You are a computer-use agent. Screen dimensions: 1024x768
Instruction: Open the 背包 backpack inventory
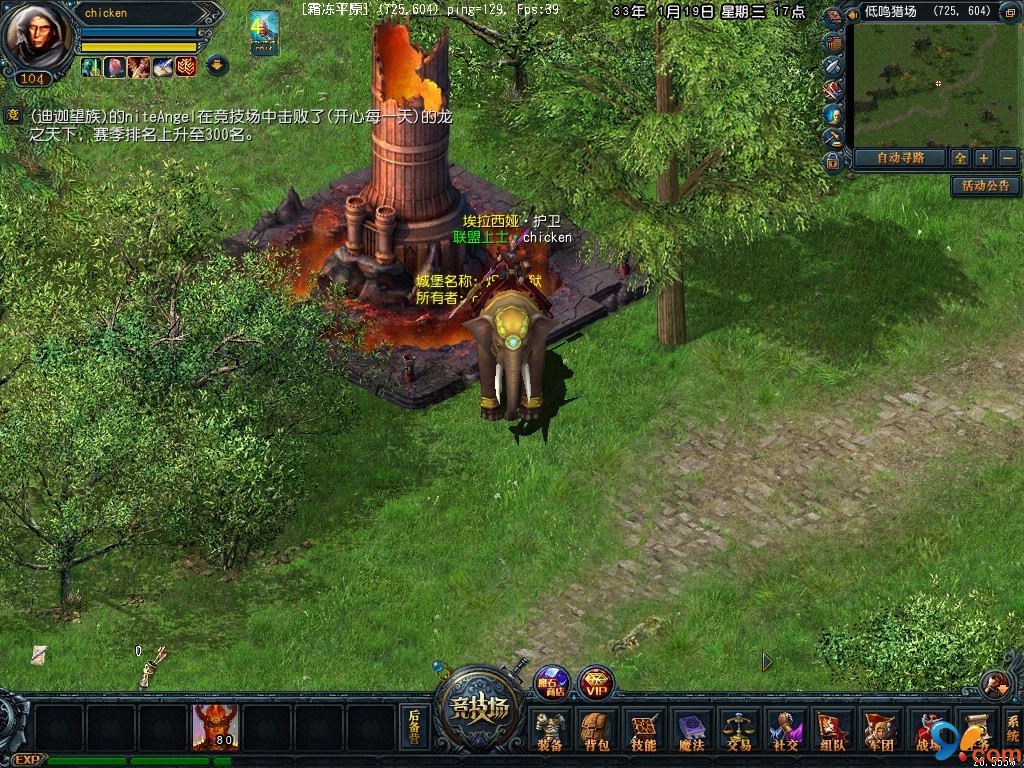click(596, 731)
